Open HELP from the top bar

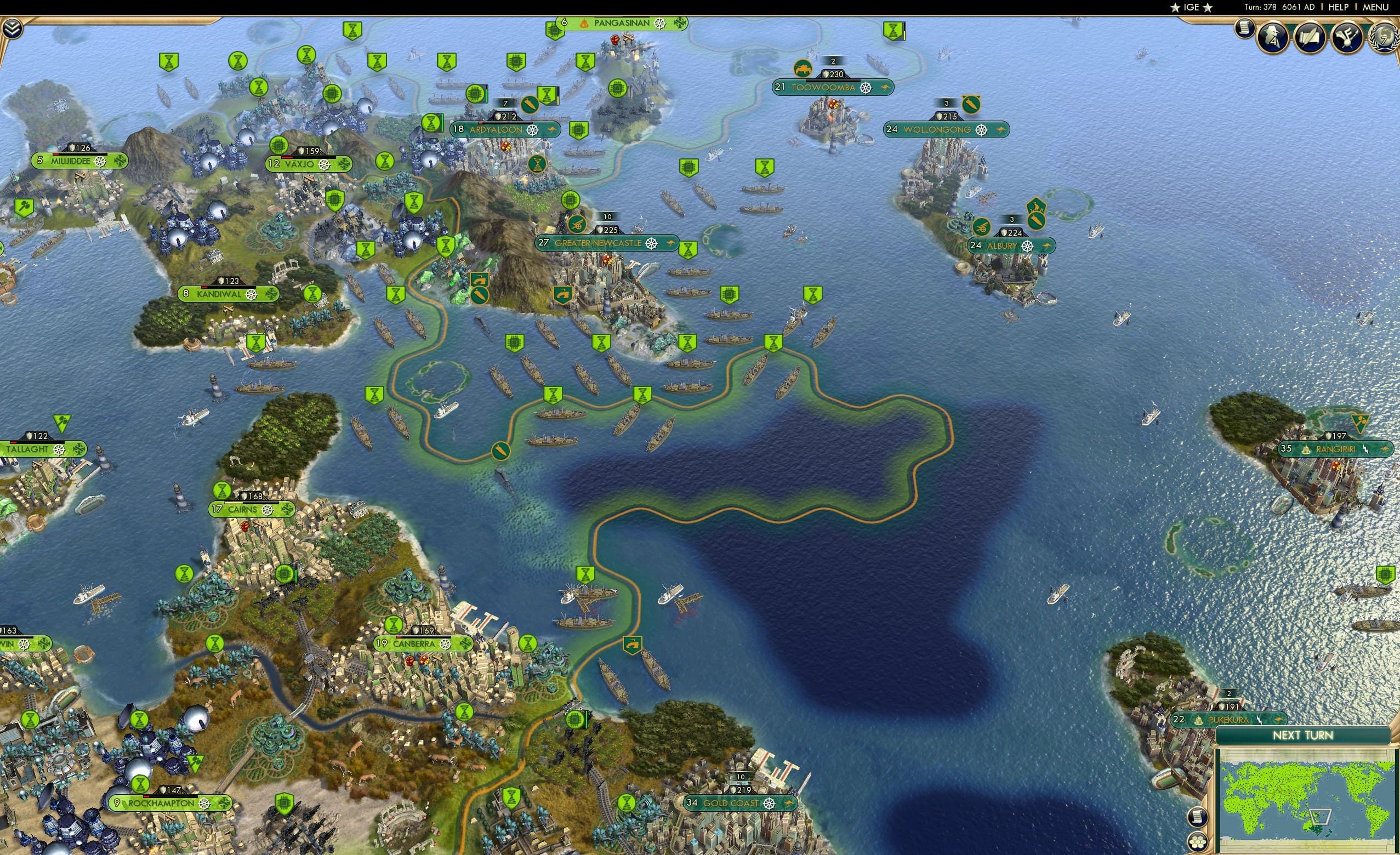tap(1339, 7)
